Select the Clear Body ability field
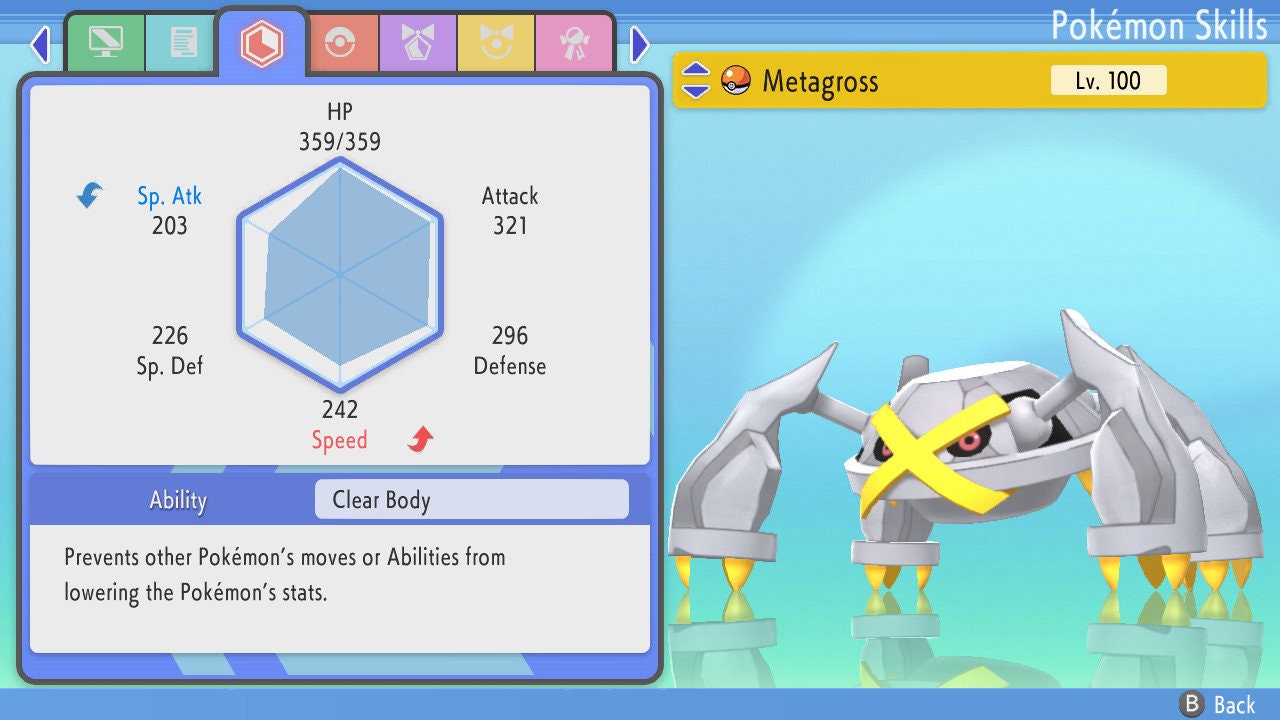The image size is (1280, 720). click(x=471, y=500)
